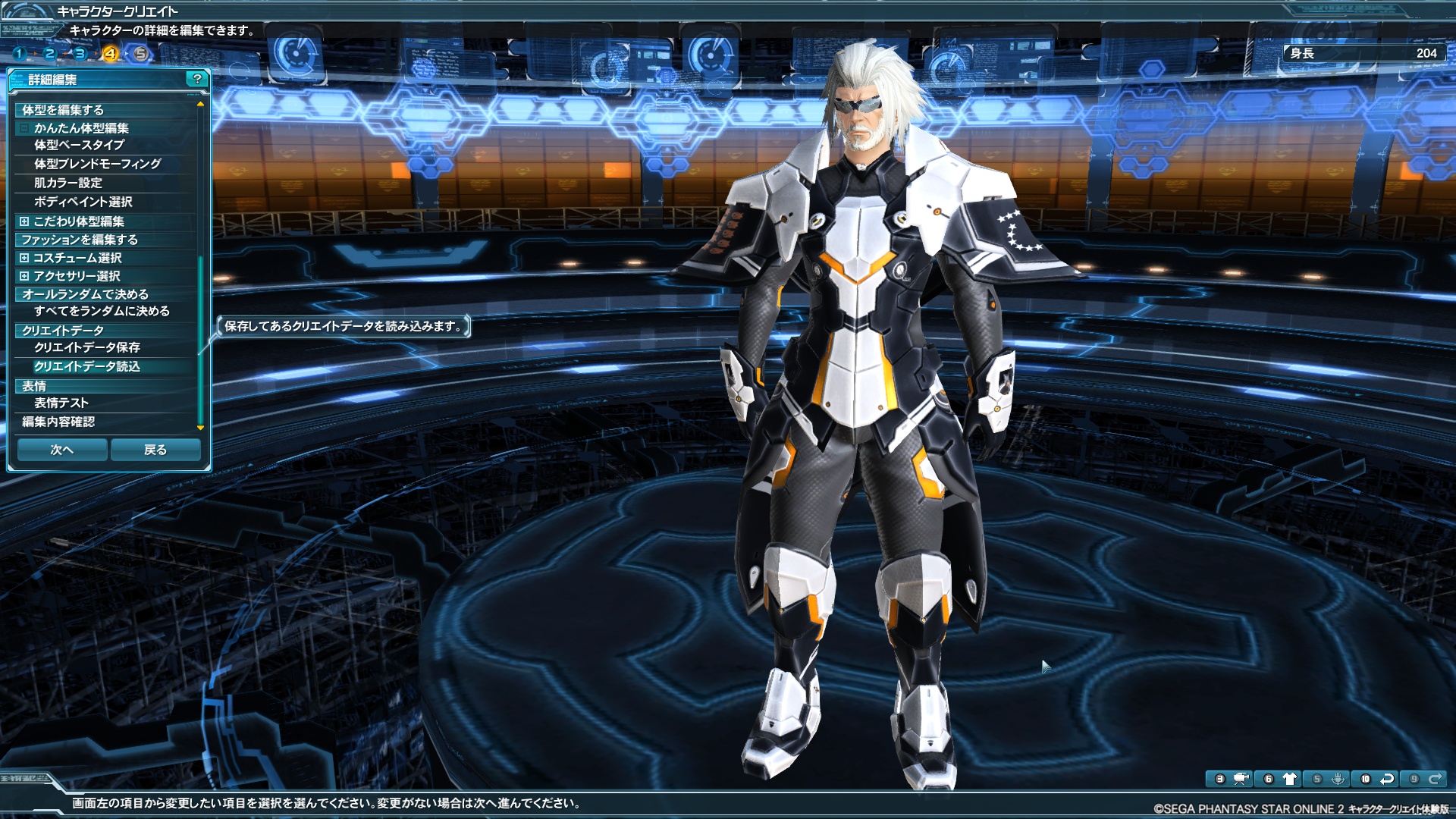This screenshot has width=1456, height=819.
Task: Select クリエイトデータ保存 from the edit menu
Action: click(x=87, y=348)
